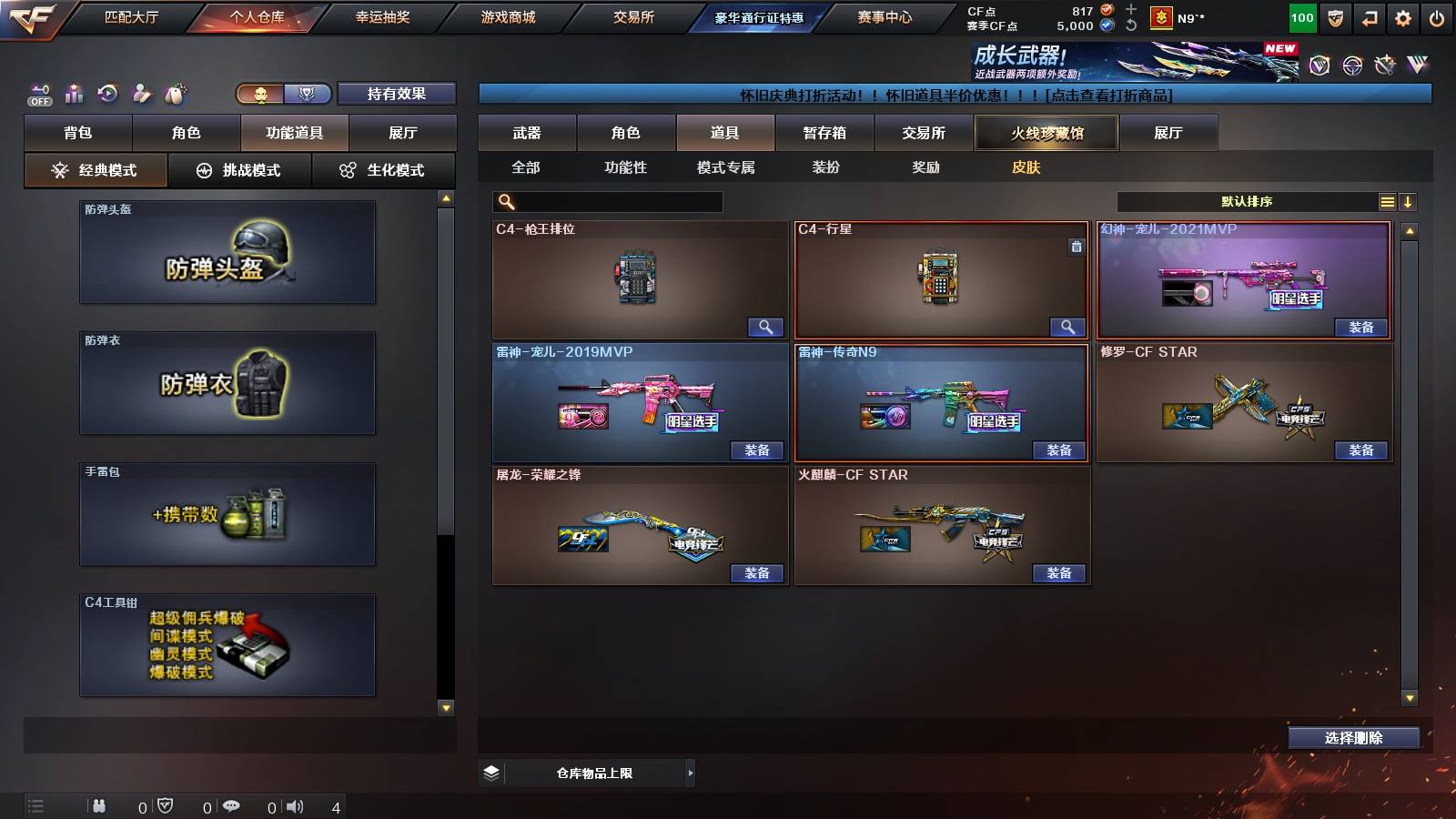Click the CF shield icon in top right

coord(1335,16)
